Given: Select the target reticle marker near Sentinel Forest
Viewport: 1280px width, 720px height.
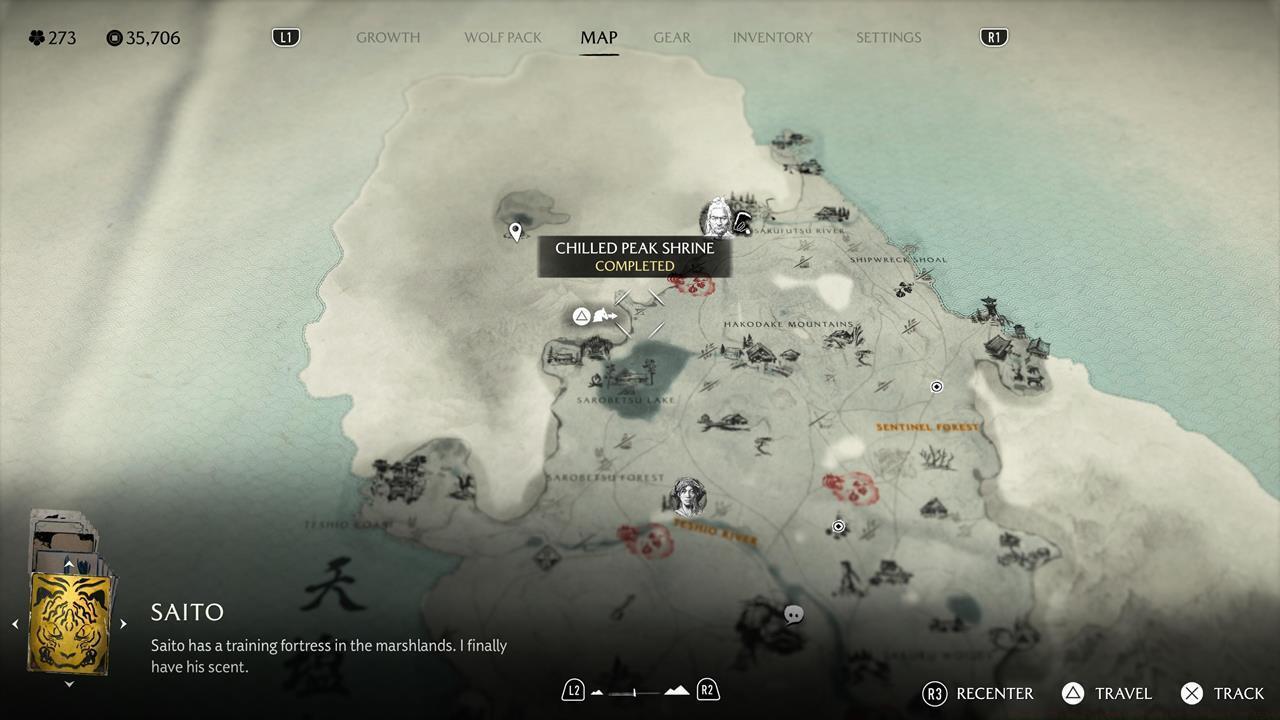Looking at the screenshot, I should (937, 386).
